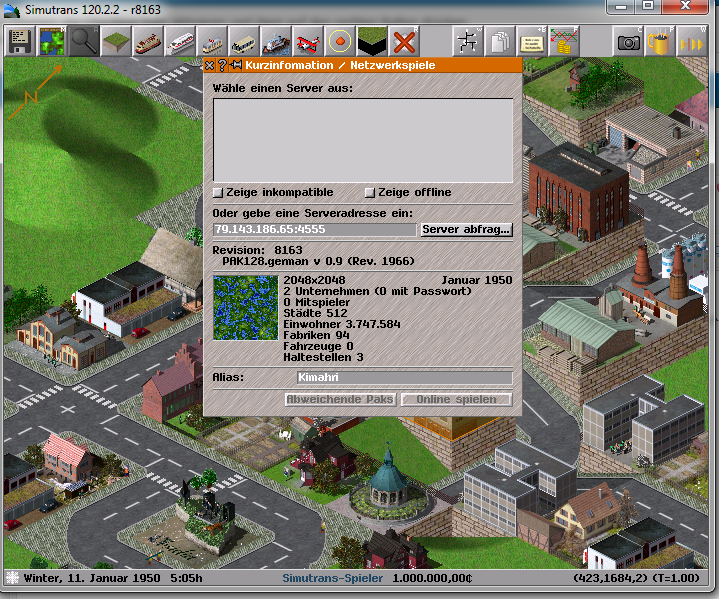Viewport: 719px width, 599px height.
Task: Enable the 'Zeige offline' checkbox
Action: coord(369,192)
